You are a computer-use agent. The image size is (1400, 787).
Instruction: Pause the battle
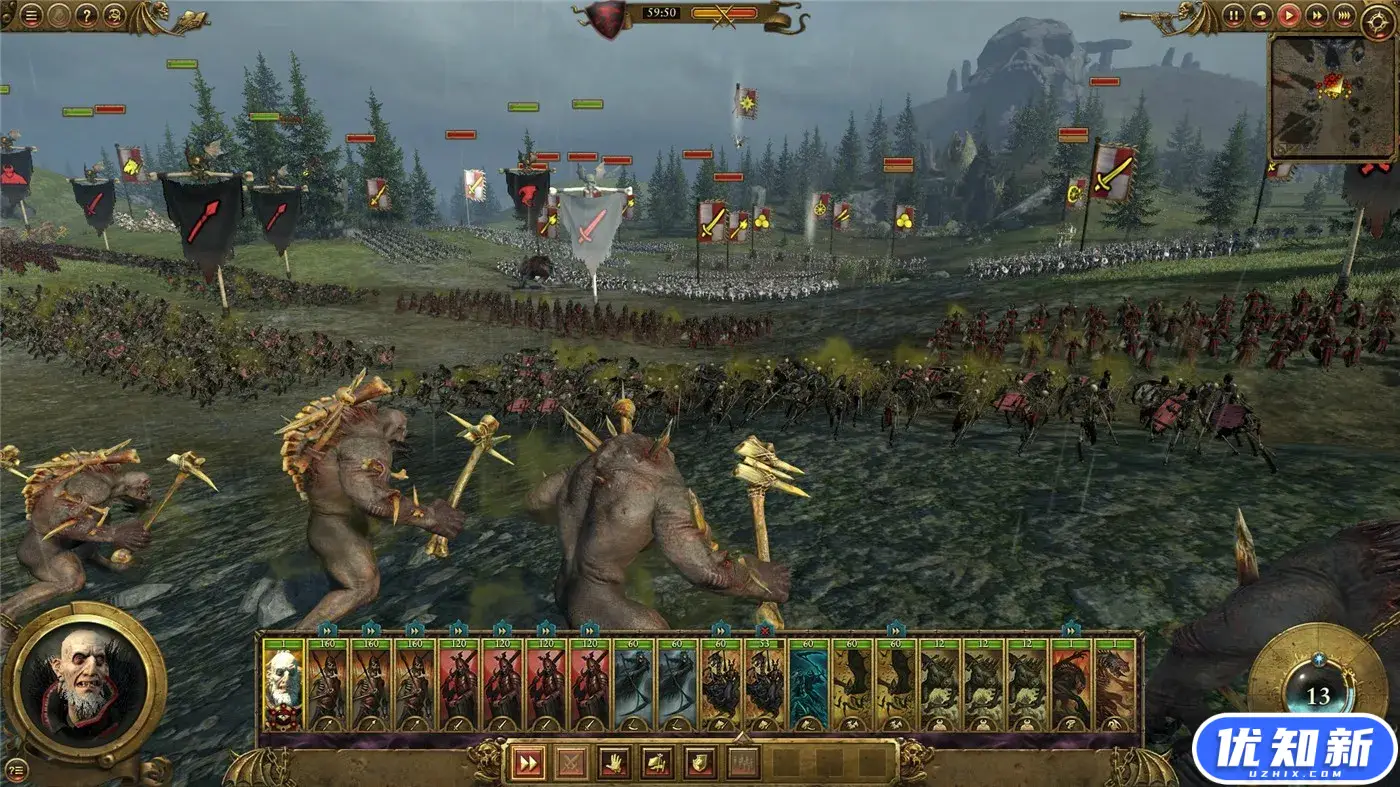coord(1234,15)
